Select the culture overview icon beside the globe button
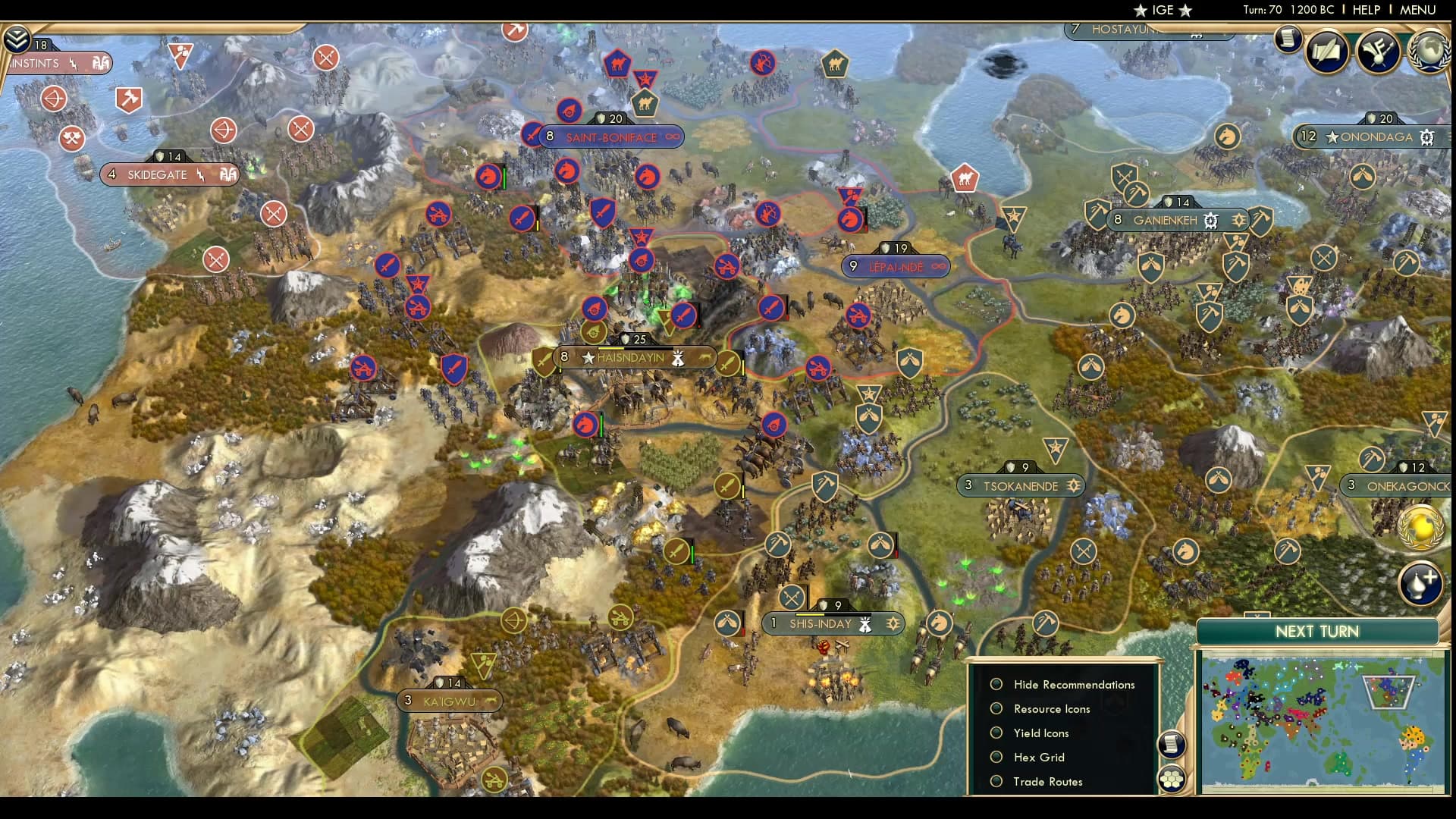The width and height of the screenshot is (1456, 819). pos(1380,50)
